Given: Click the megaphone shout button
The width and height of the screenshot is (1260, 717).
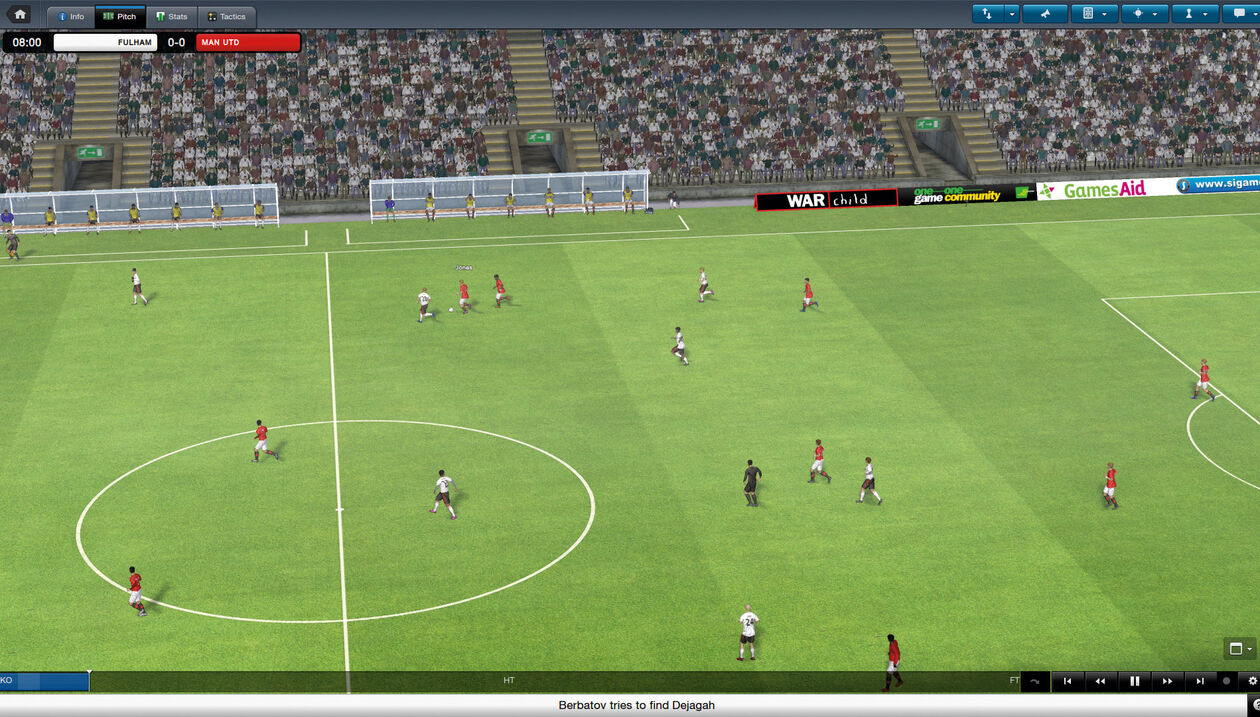Looking at the screenshot, I should pyautogui.click(x=1046, y=14).
